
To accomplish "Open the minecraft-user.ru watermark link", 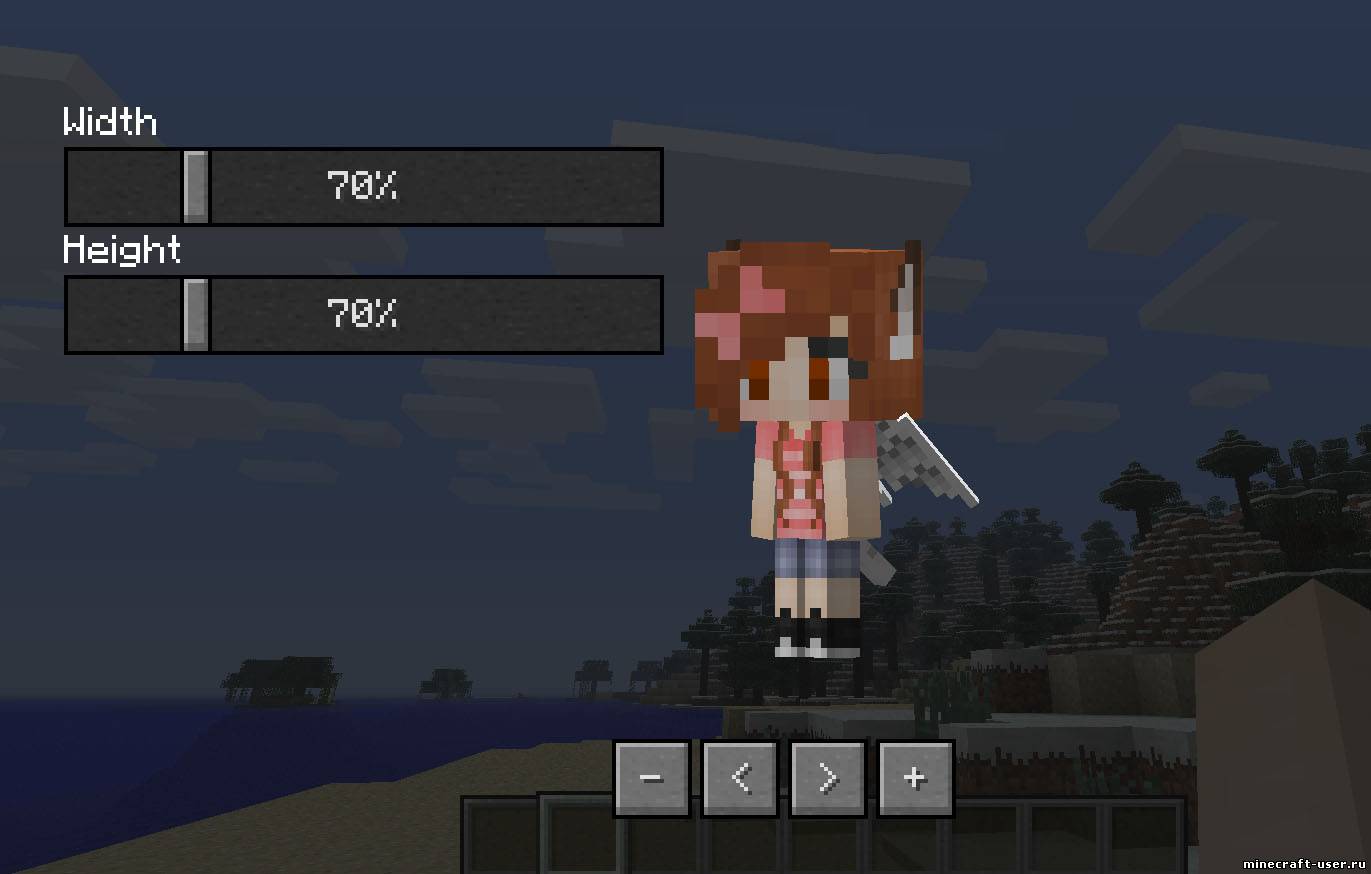I will [1305, 863].
